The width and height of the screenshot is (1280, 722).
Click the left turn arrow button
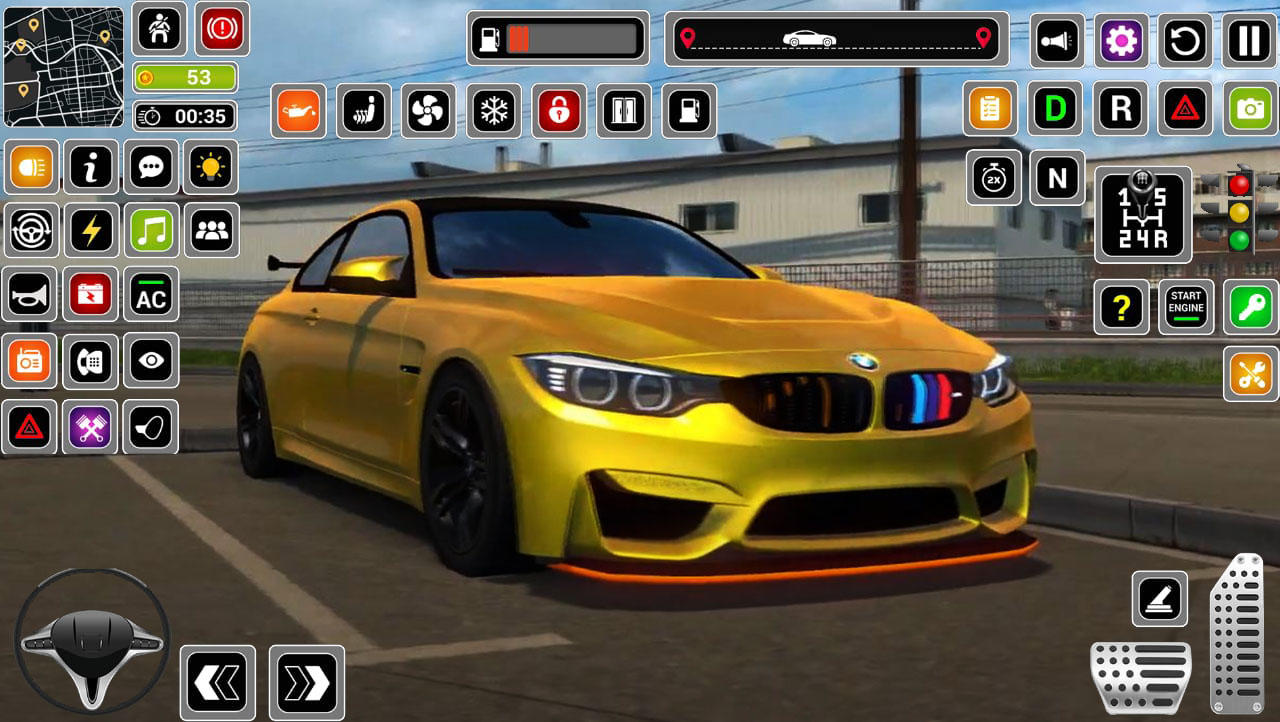(x=218, y=683)
